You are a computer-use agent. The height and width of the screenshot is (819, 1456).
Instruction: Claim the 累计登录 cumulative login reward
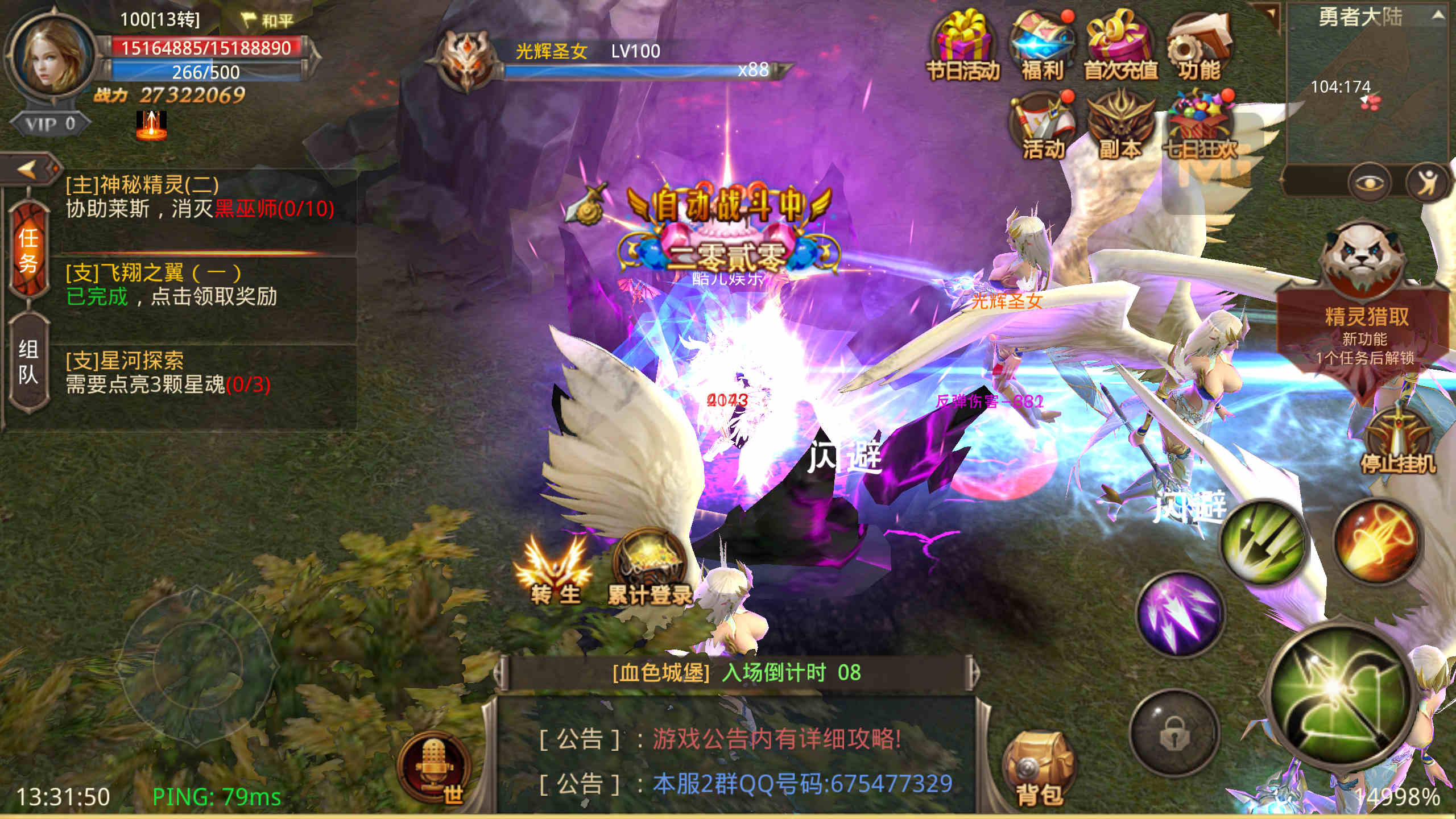(650, 569)
